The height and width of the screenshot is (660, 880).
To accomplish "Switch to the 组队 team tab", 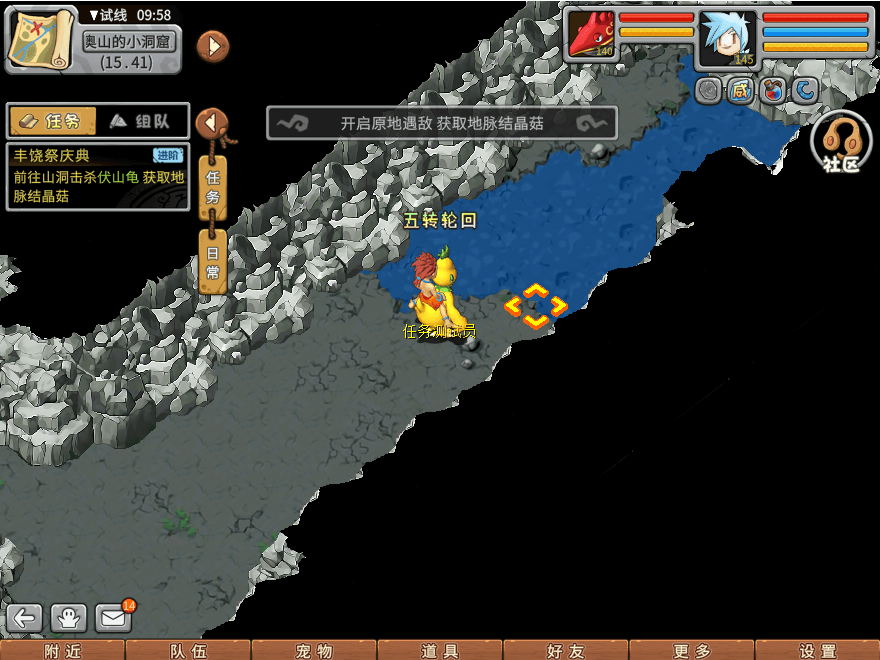I will coord(142,121).
